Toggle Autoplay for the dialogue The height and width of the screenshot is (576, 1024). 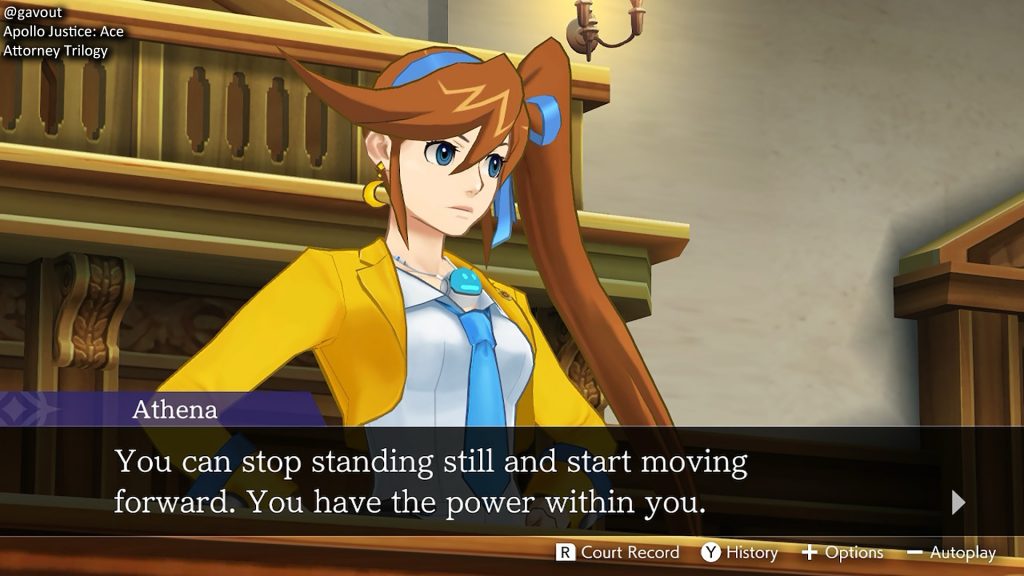(x=951, y=552)
